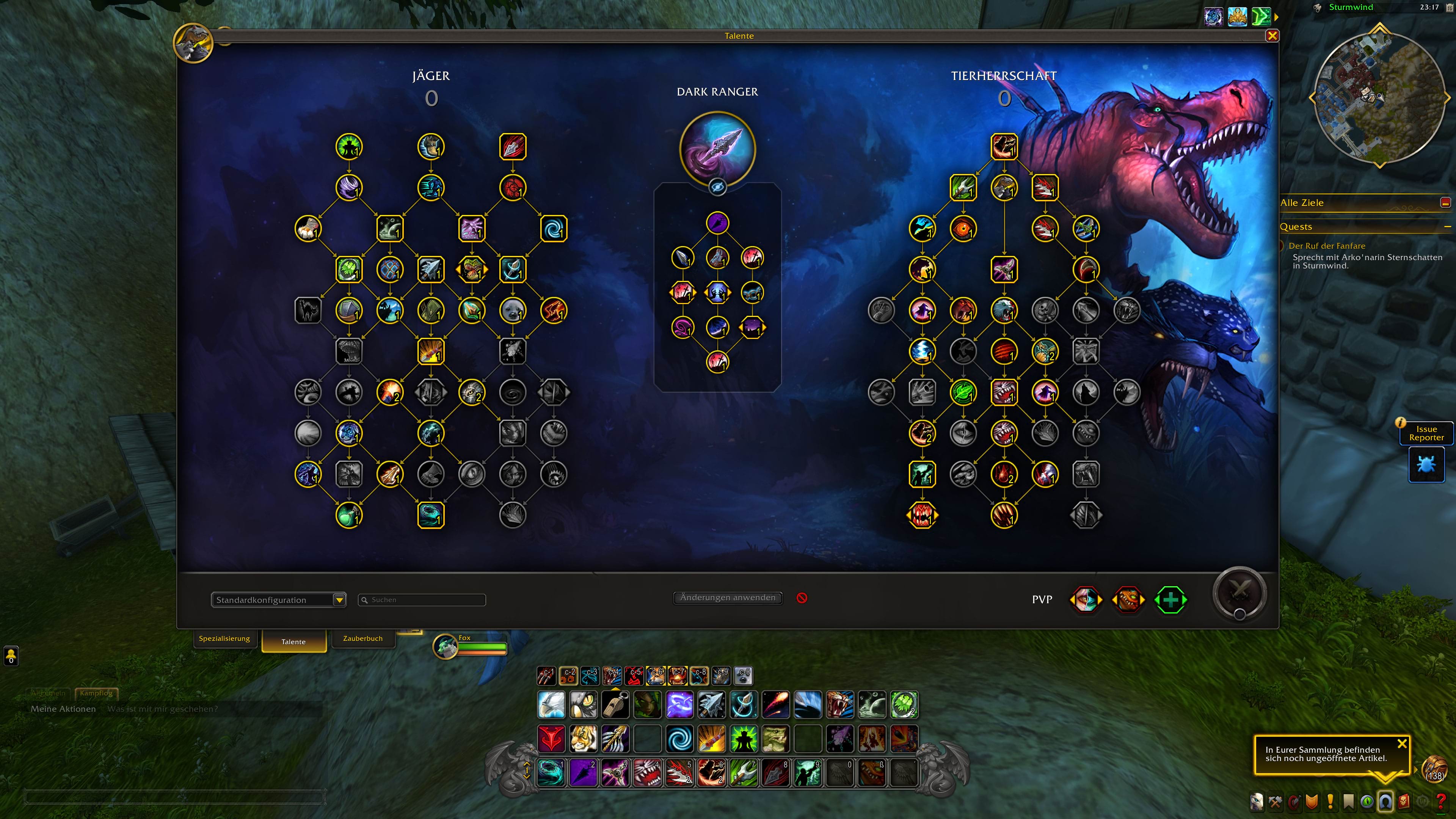Add a PvP talent via the green plus slot

pos(1169,600)
